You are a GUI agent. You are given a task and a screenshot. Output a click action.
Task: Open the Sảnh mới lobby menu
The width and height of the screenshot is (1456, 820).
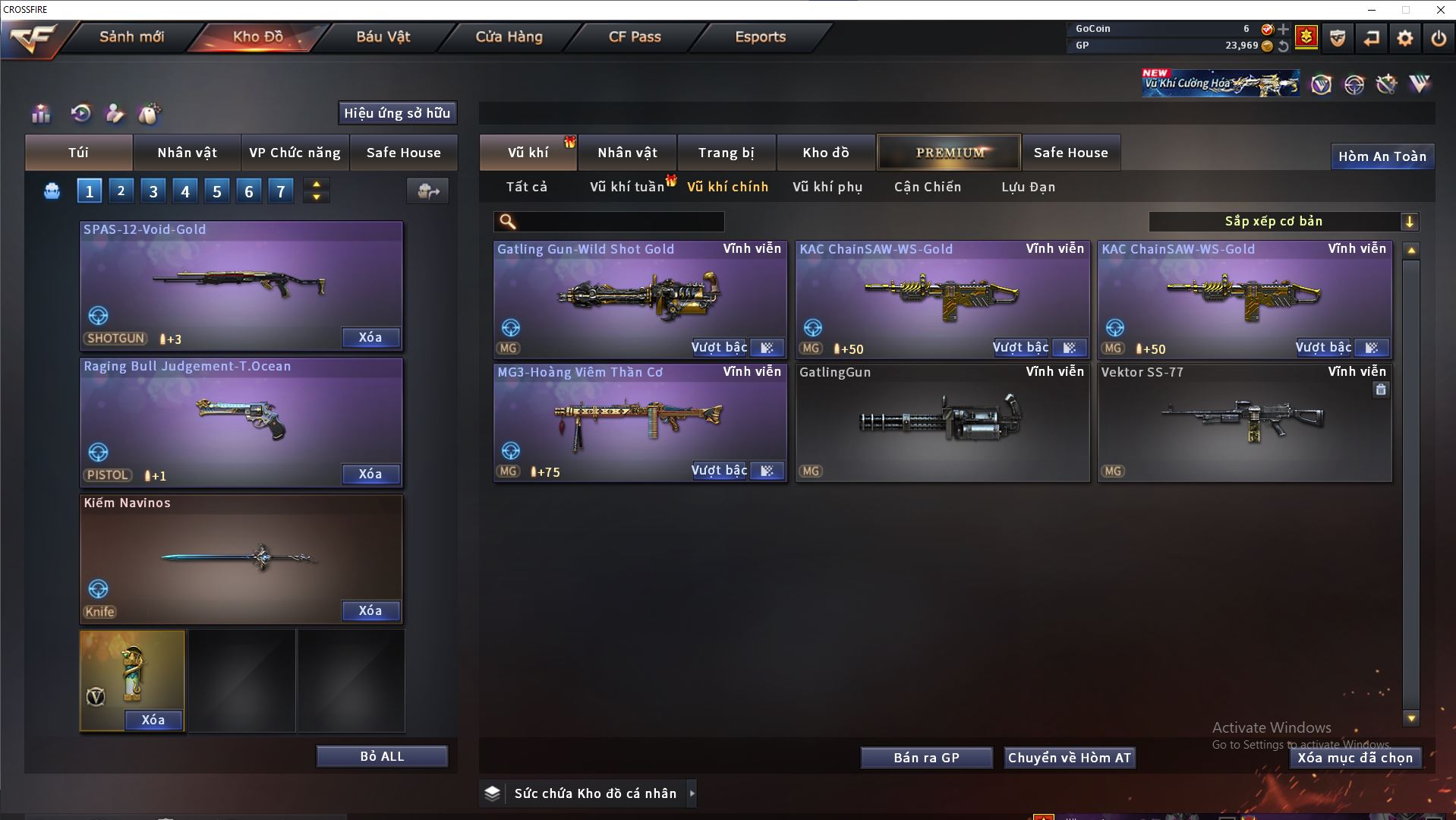(131, 36)
